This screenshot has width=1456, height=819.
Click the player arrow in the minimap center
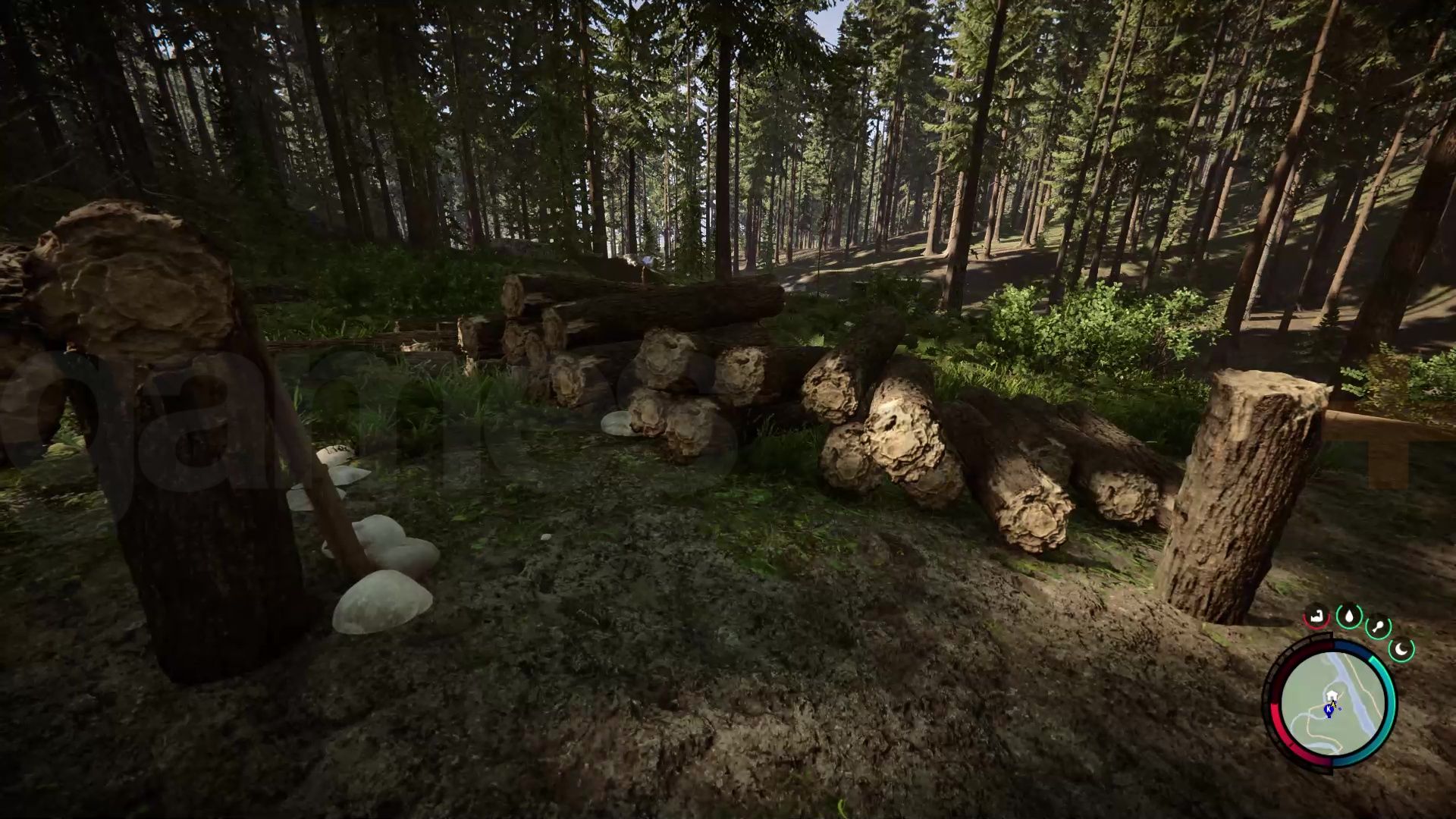coord(1333,703)
